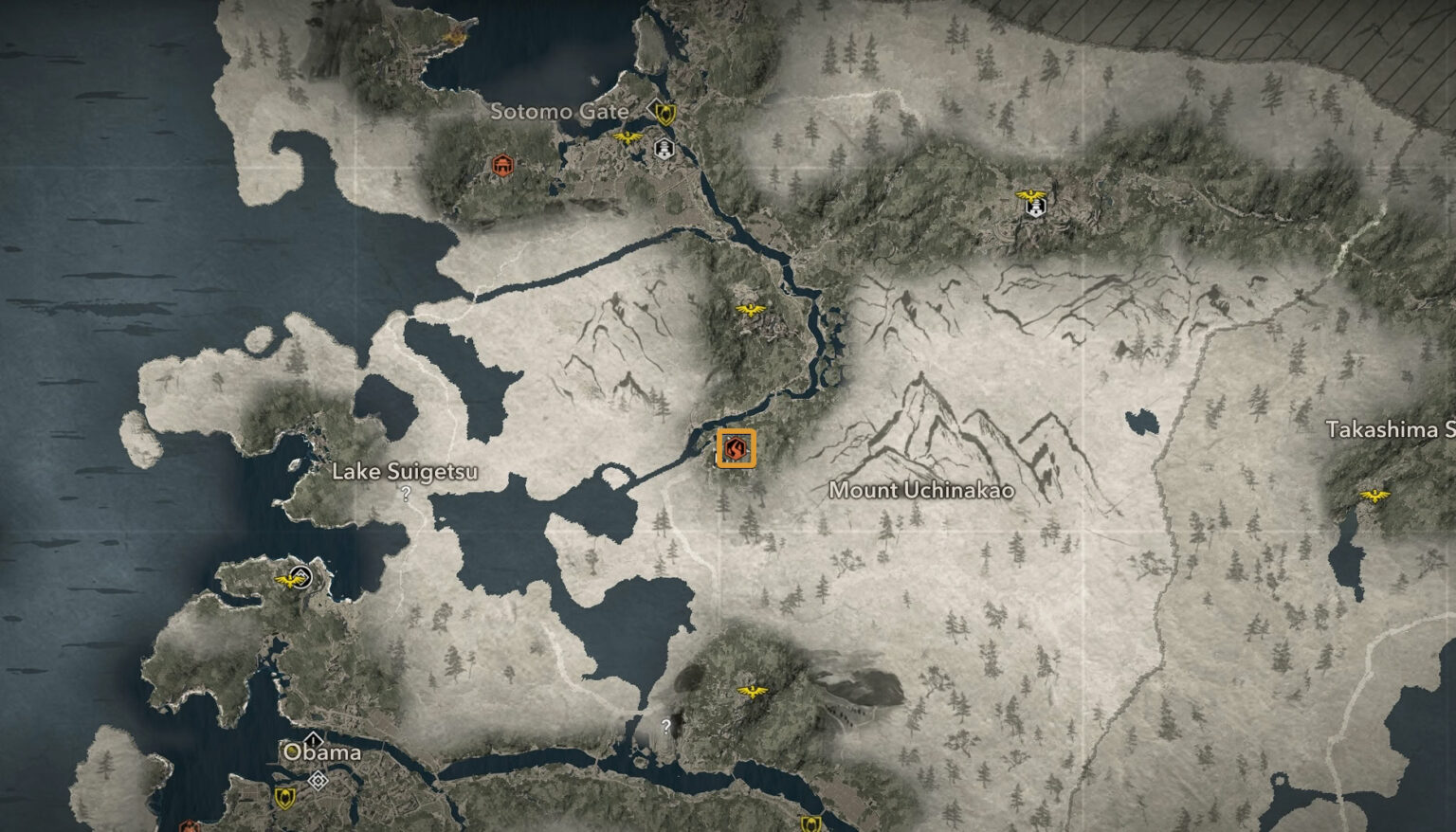This screenshot has width=1456, height=832.
Task: Click the yellow shield viewpoint icon beside Sotomo Gate
Action: pos(665,115)
